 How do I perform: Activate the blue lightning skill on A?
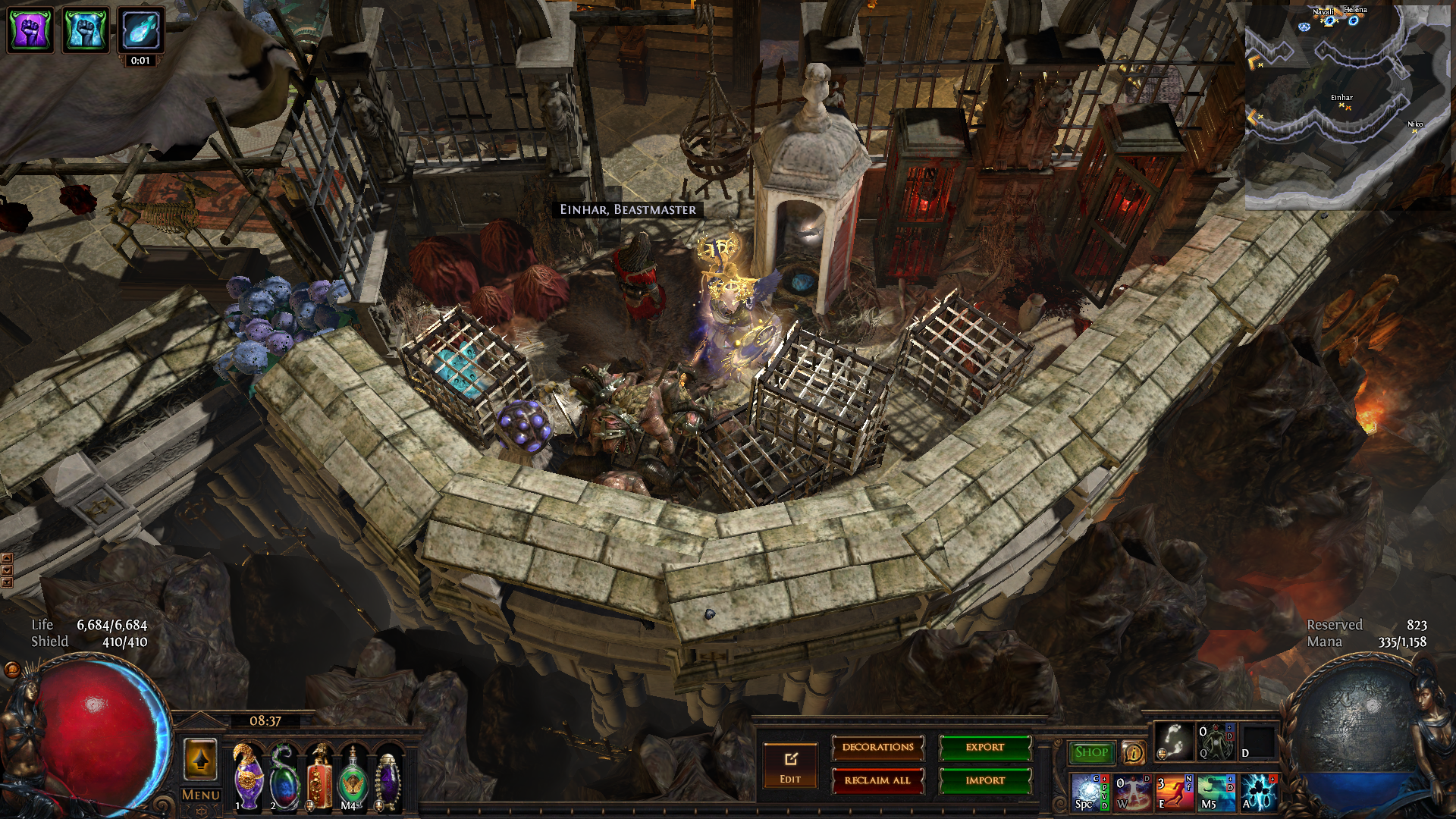pos(1257,792)
